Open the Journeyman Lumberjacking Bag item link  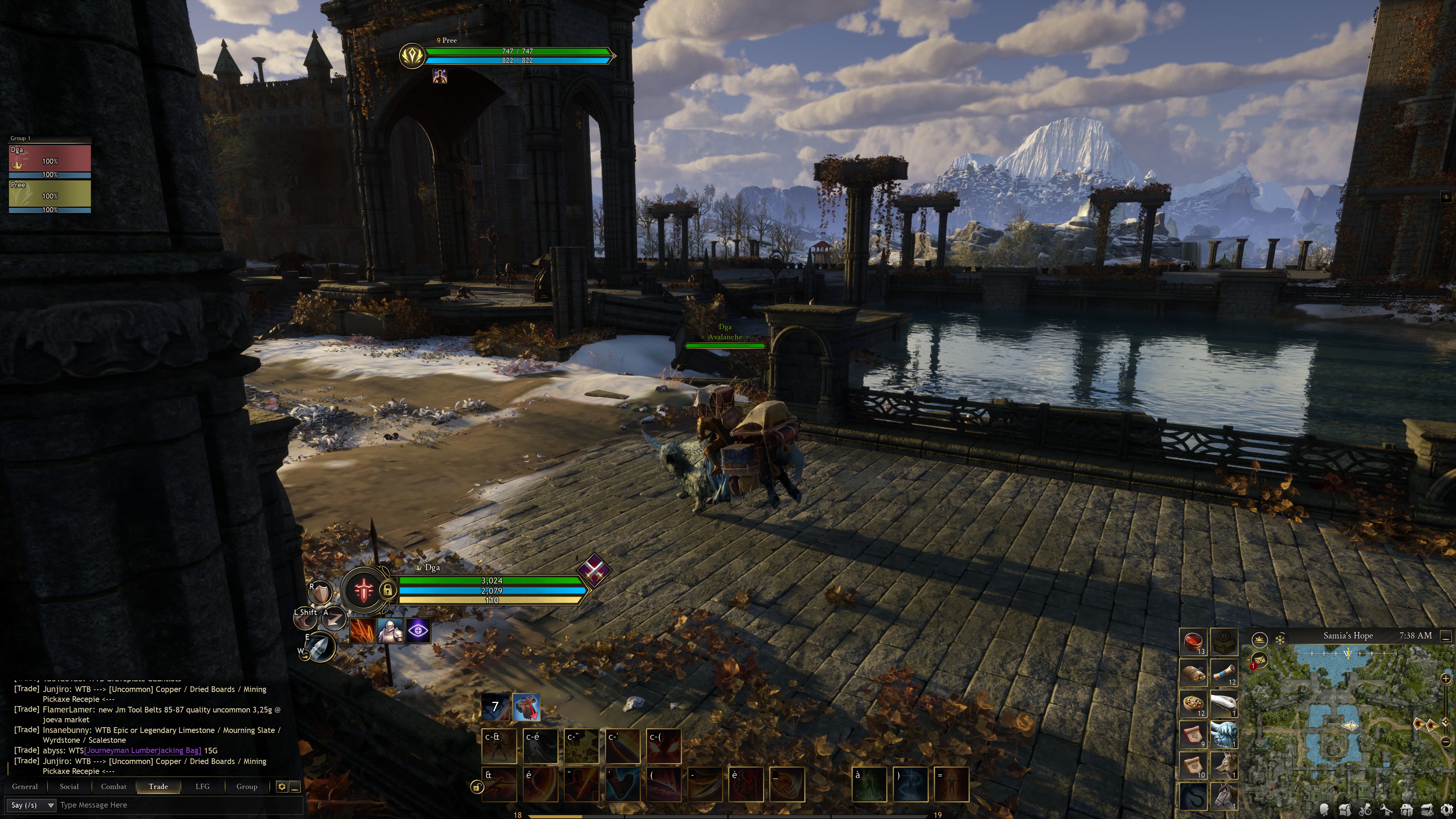[143, 751]
